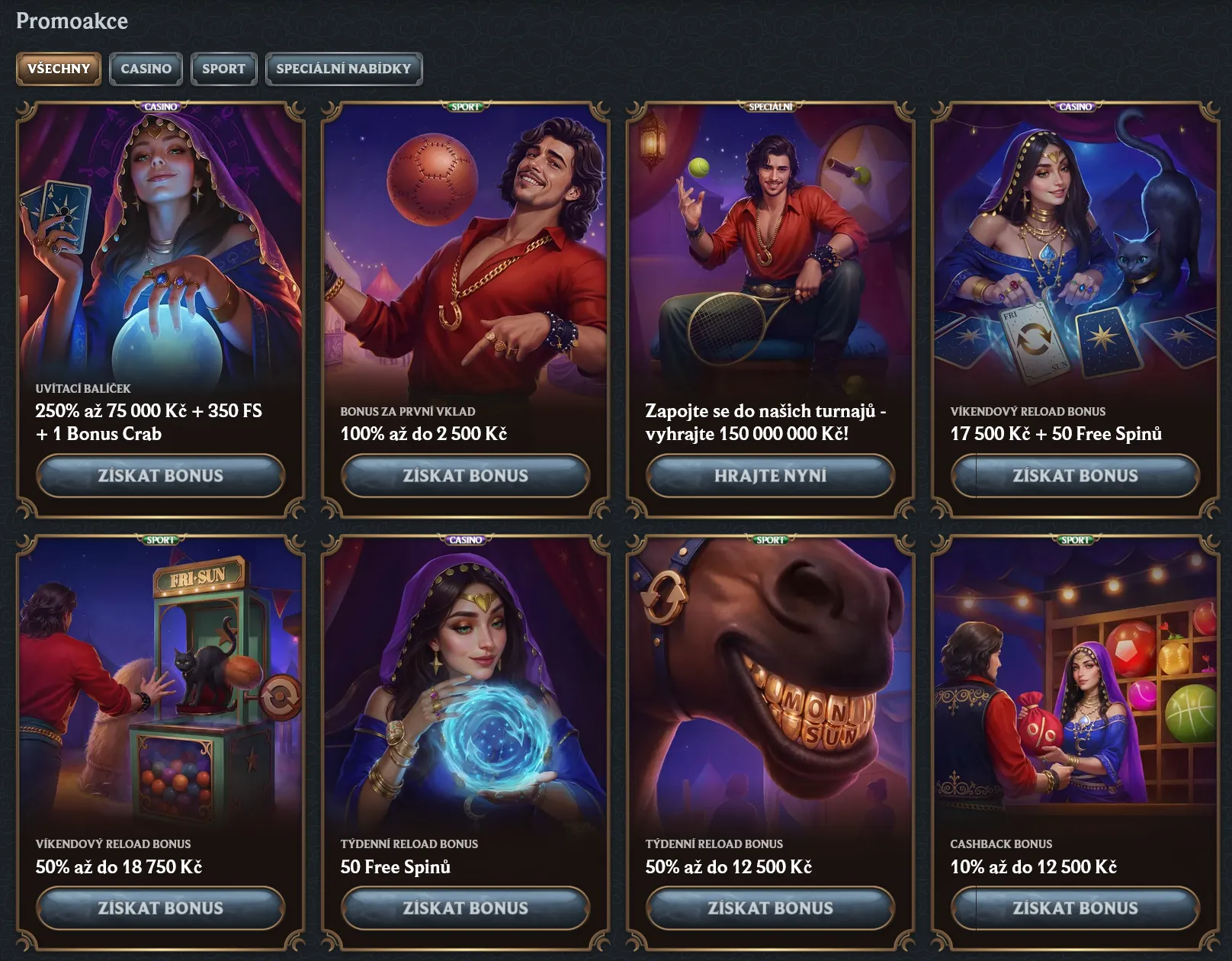The width and height of the screenshot is (1232, 961).
Task: Select the Všechny filter tab
Action: [59, 69]
